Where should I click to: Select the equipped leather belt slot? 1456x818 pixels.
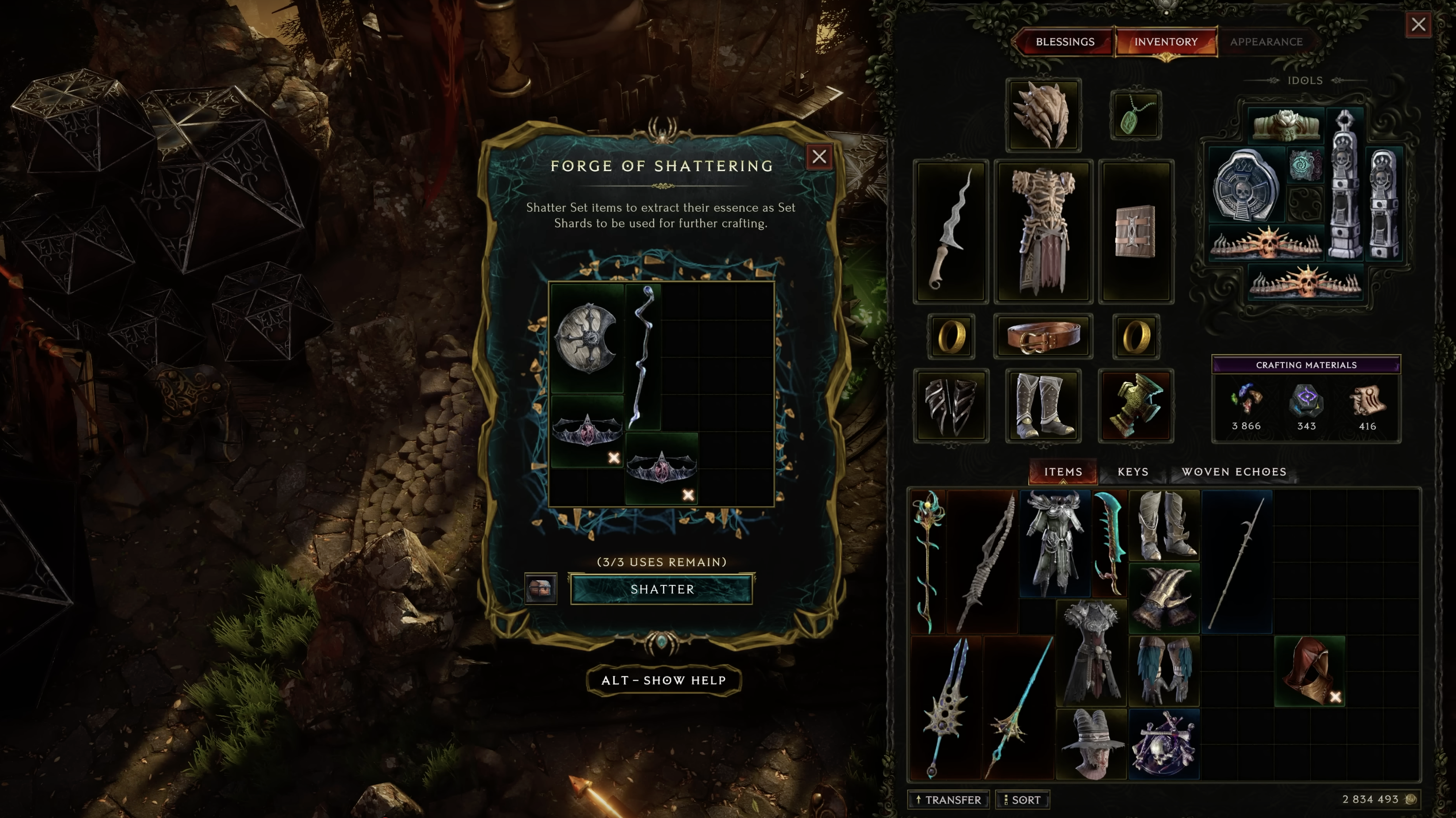coord(1043,336)
